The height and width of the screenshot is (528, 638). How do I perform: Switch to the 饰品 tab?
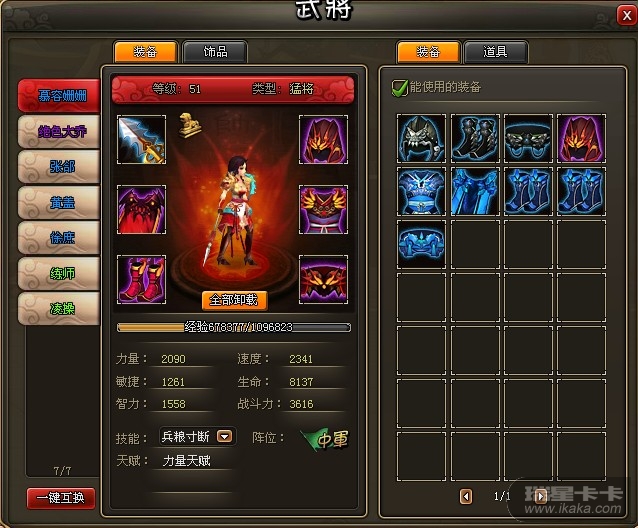pos(214,52)
